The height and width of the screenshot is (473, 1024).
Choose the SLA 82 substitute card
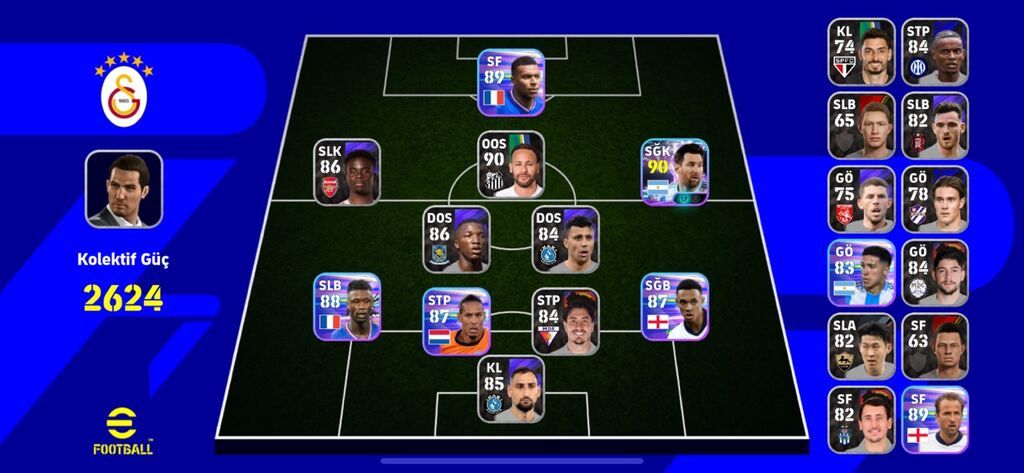tap(861, 346)
